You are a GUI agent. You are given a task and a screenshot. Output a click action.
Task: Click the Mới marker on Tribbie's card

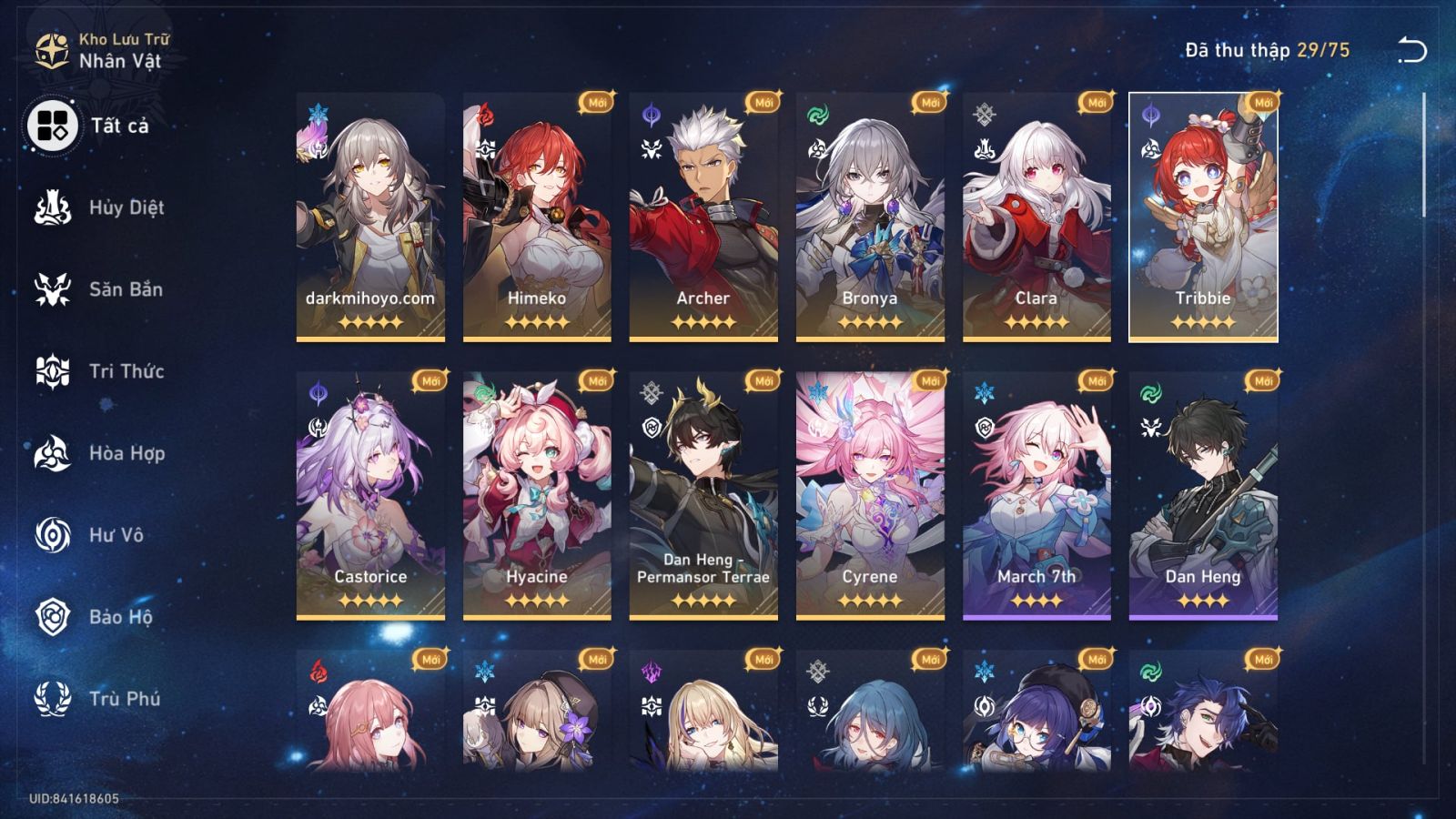pyautogui.click(x=1265, y=103)
